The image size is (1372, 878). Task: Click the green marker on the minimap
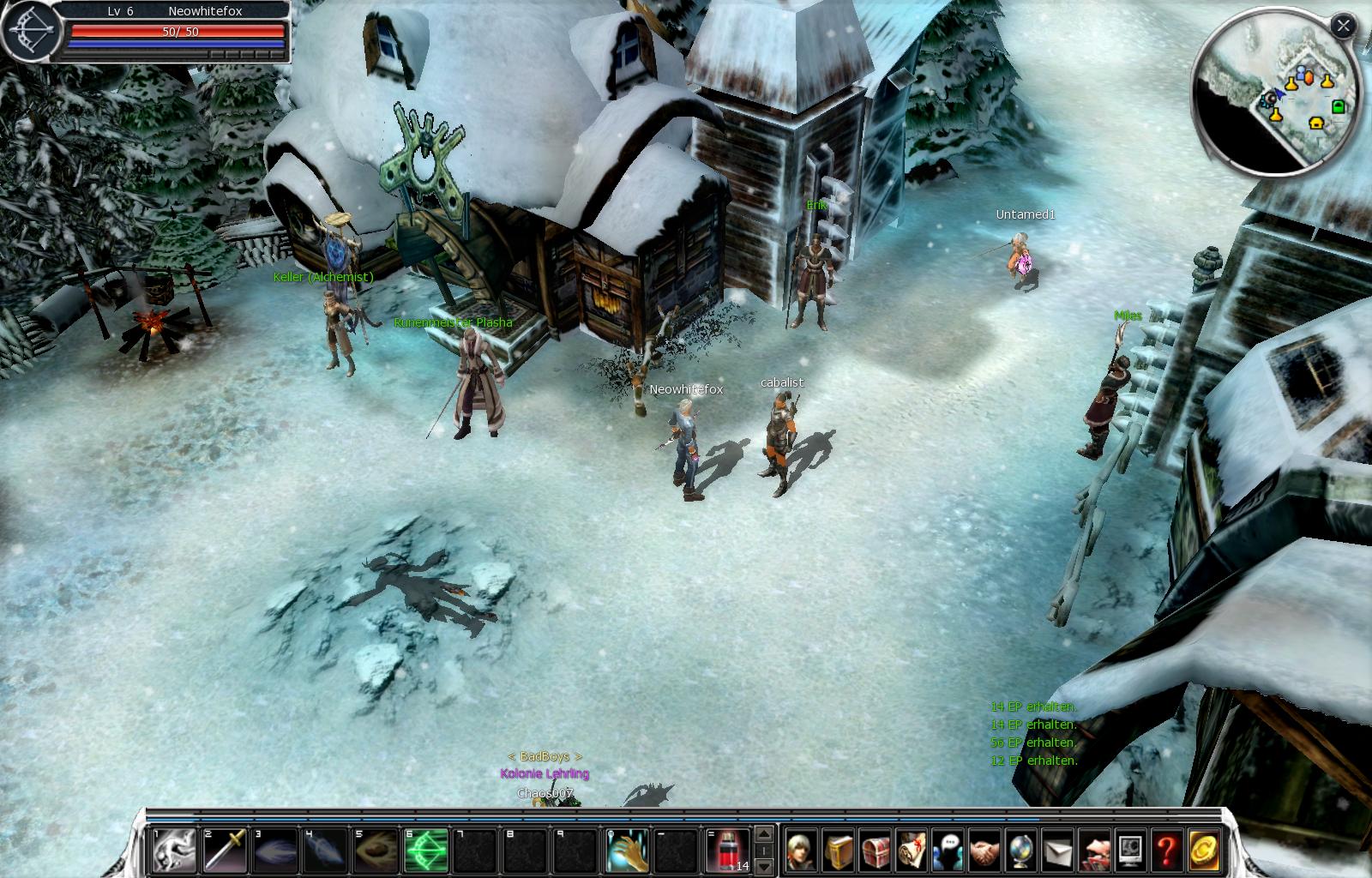[x=1338, y=107]
